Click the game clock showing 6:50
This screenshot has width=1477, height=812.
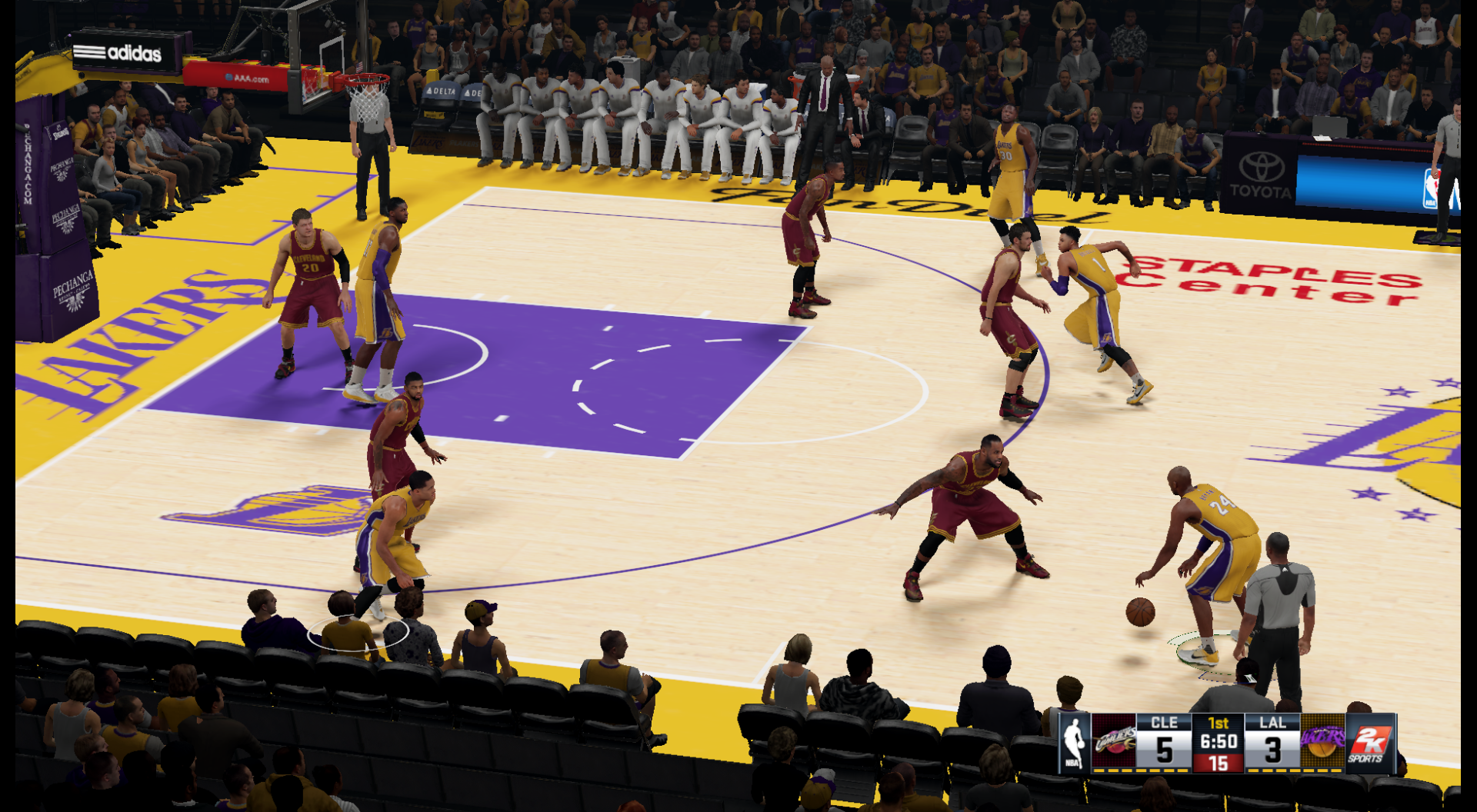[x=1218, y=740]
